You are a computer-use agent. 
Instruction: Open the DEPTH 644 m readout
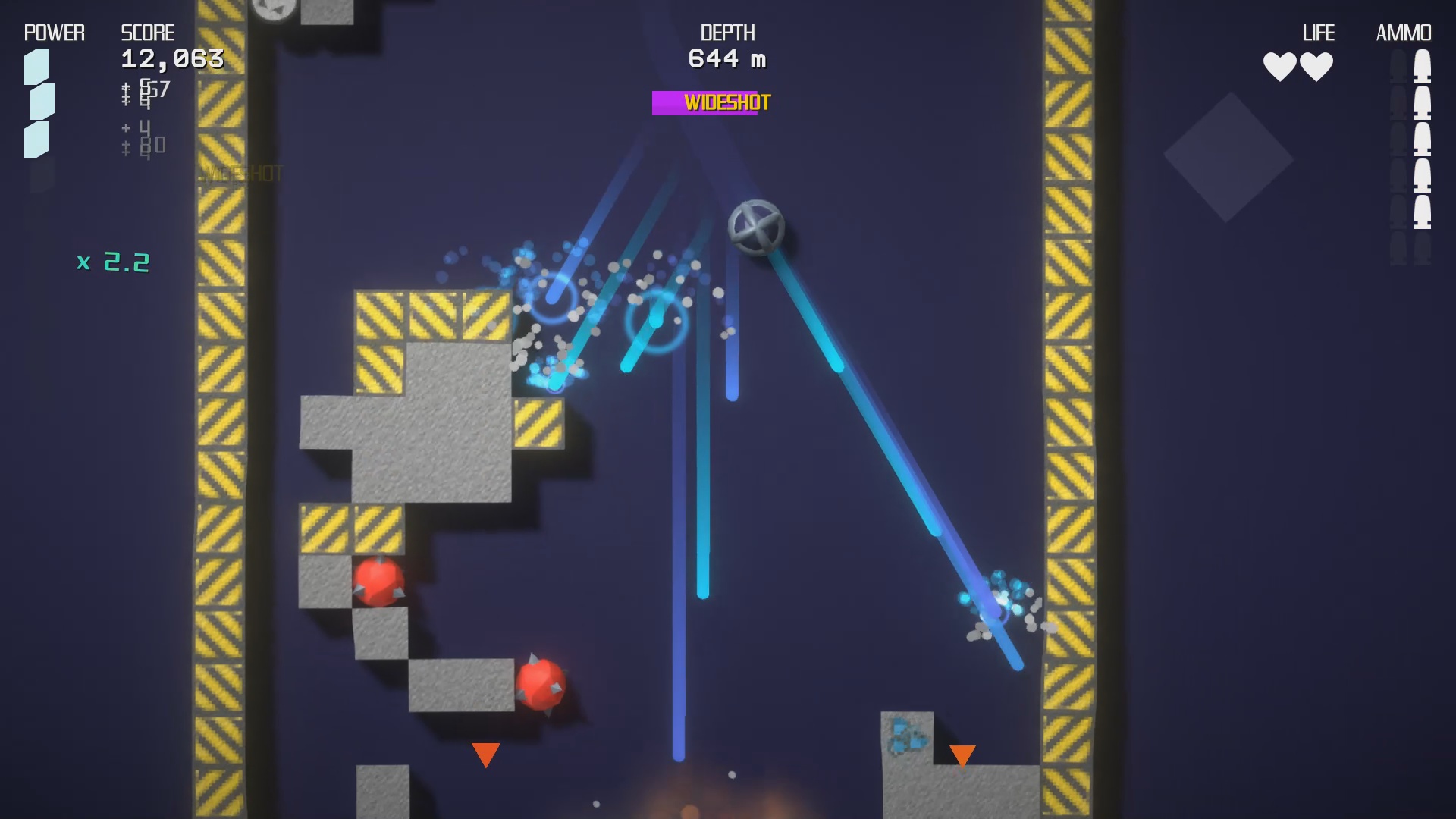tap(726, 57)
